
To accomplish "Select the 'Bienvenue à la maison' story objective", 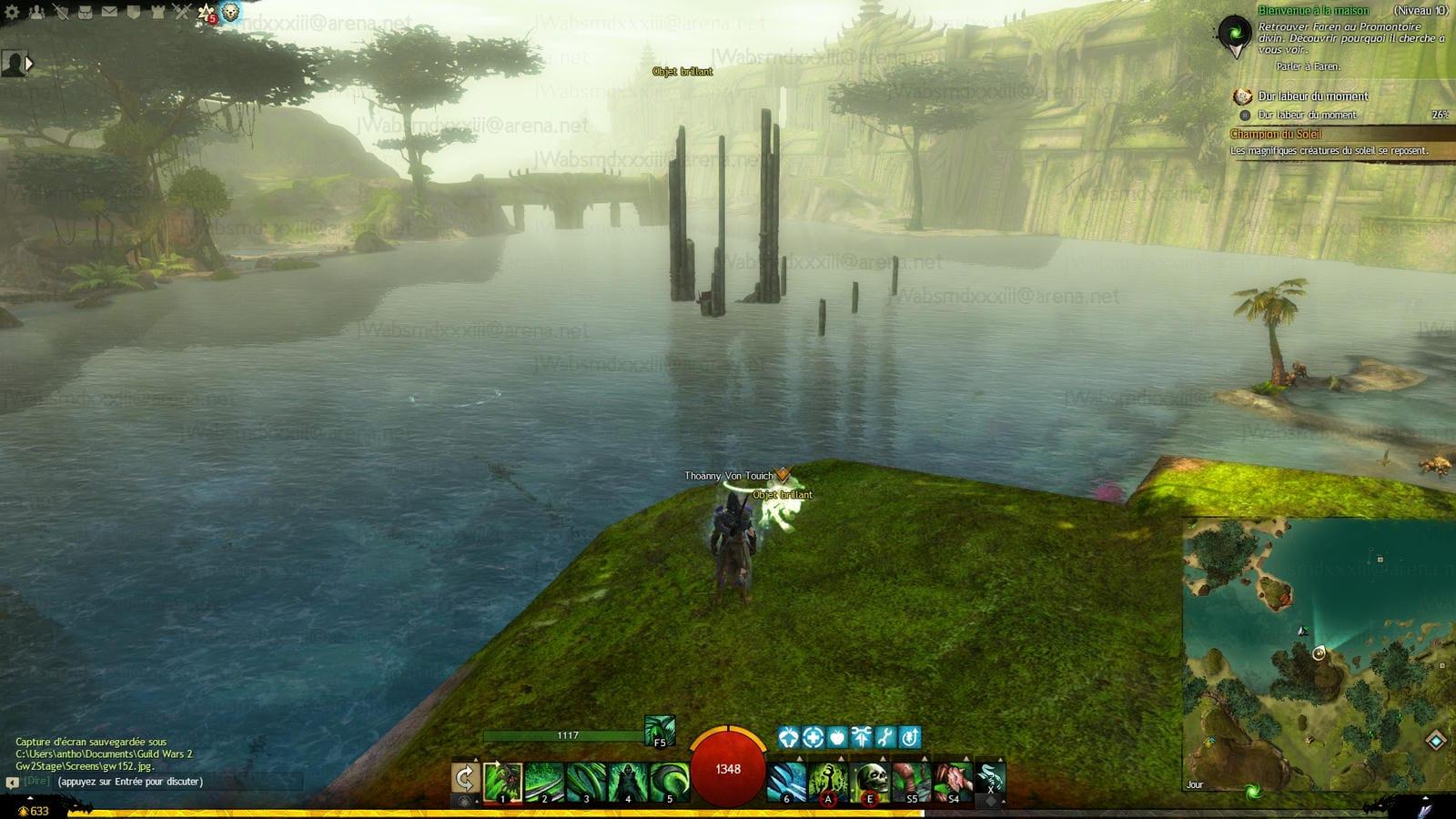I will pyautogui.click(x=1313, y=11).
